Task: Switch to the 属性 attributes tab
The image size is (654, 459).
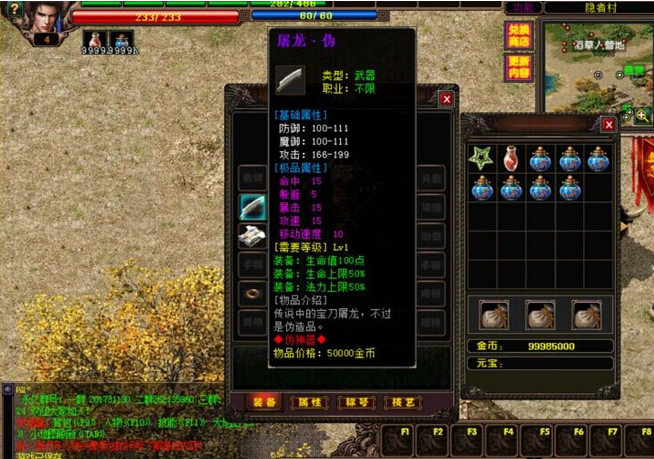Action: (x=309, y=401)
